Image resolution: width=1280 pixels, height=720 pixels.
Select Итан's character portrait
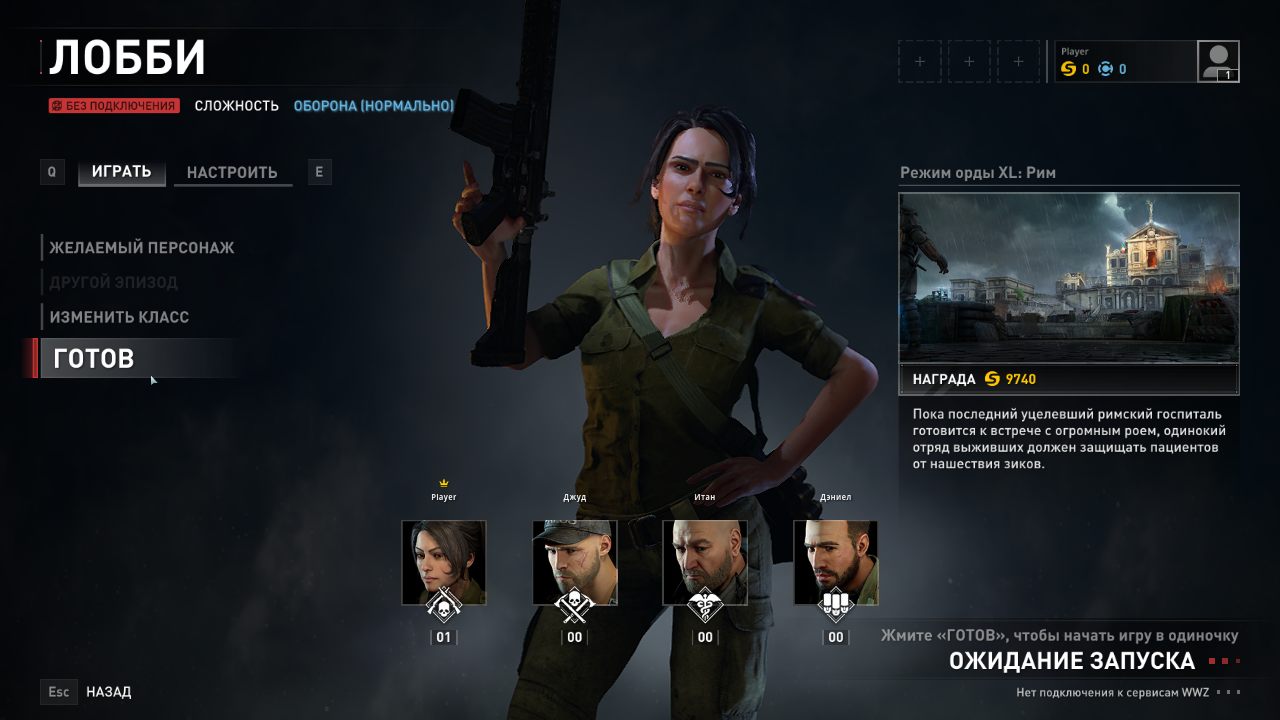705,562
